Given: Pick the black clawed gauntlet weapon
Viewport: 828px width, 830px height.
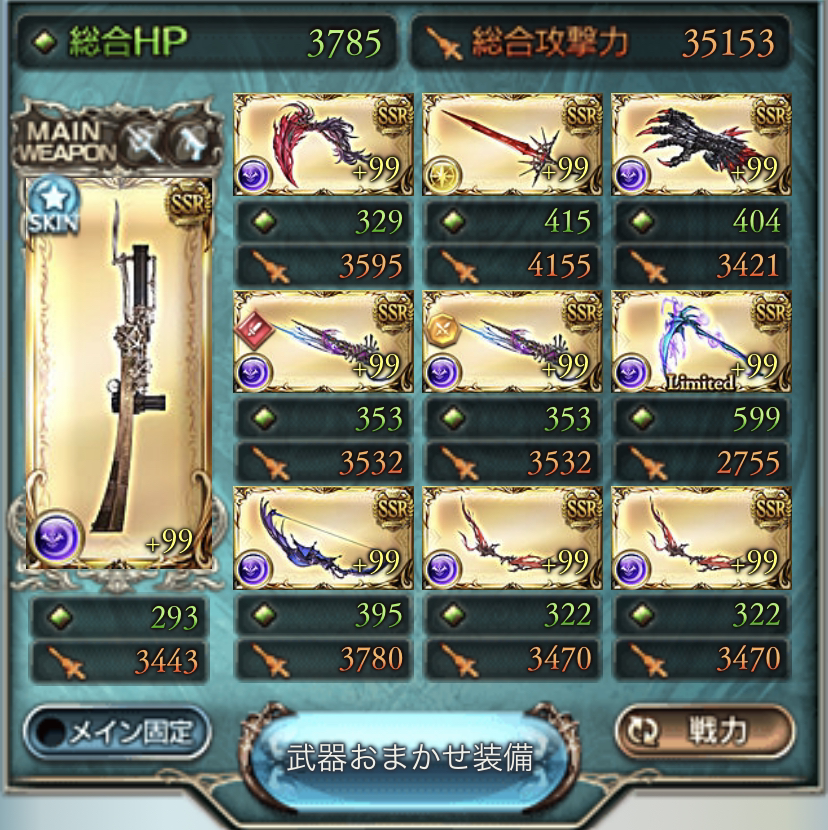Looking at the screenshot, I should click(700, 146).
